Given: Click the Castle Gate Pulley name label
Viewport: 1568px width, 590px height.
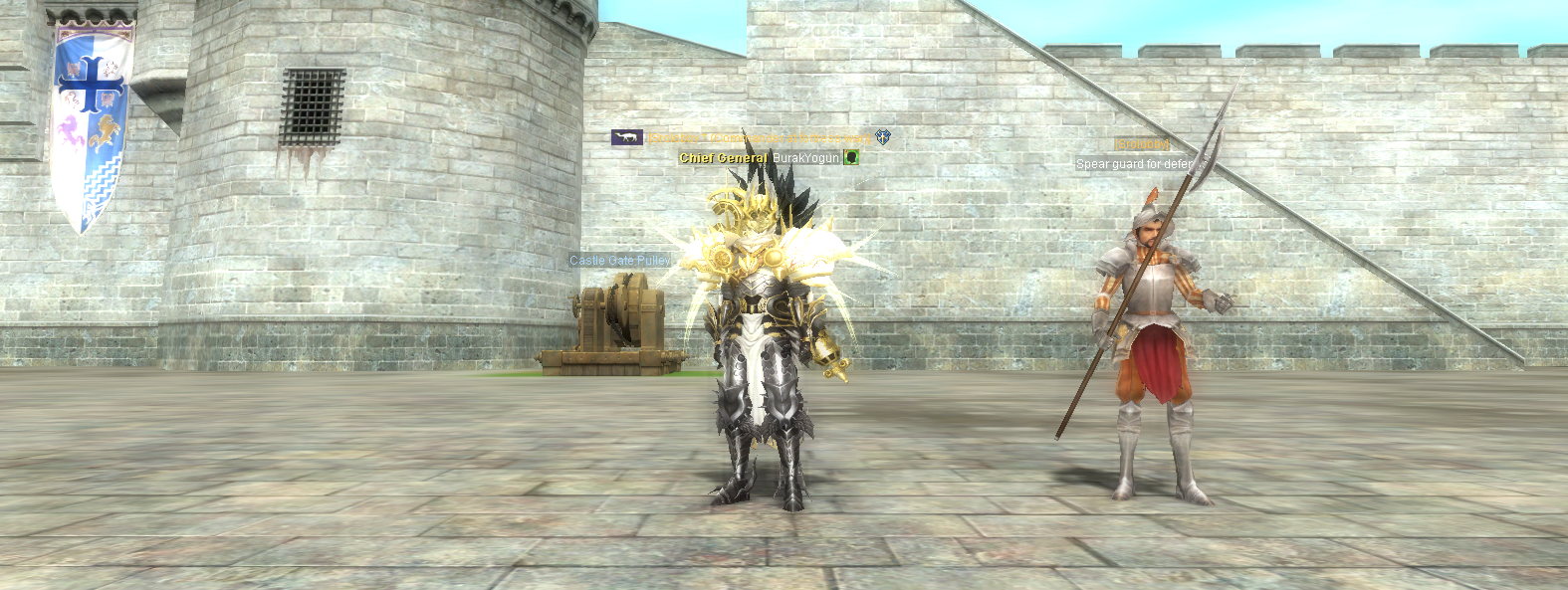Looking at the screenshot, I should tap(619, 261).
